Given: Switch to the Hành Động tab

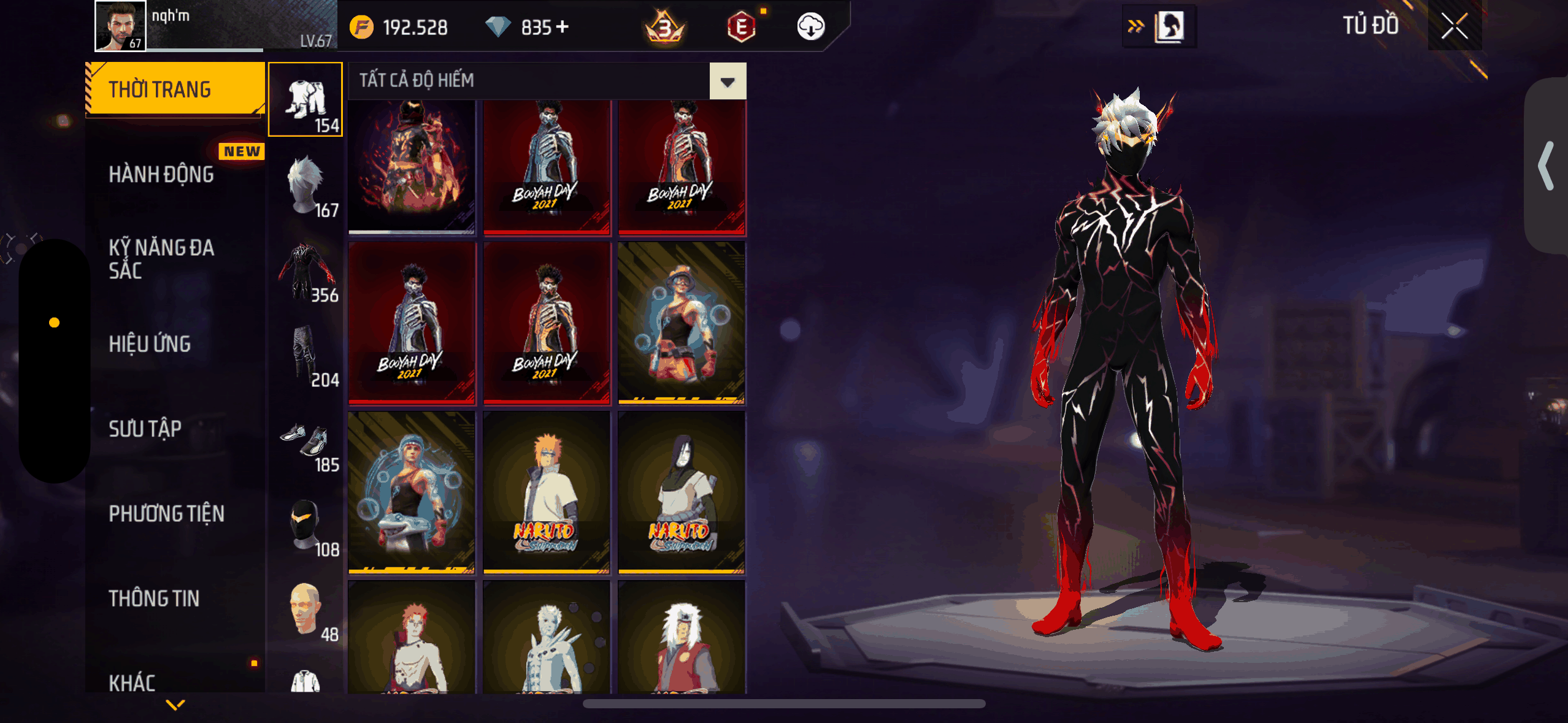Looking at the screenshot, I should click(161, 175).
